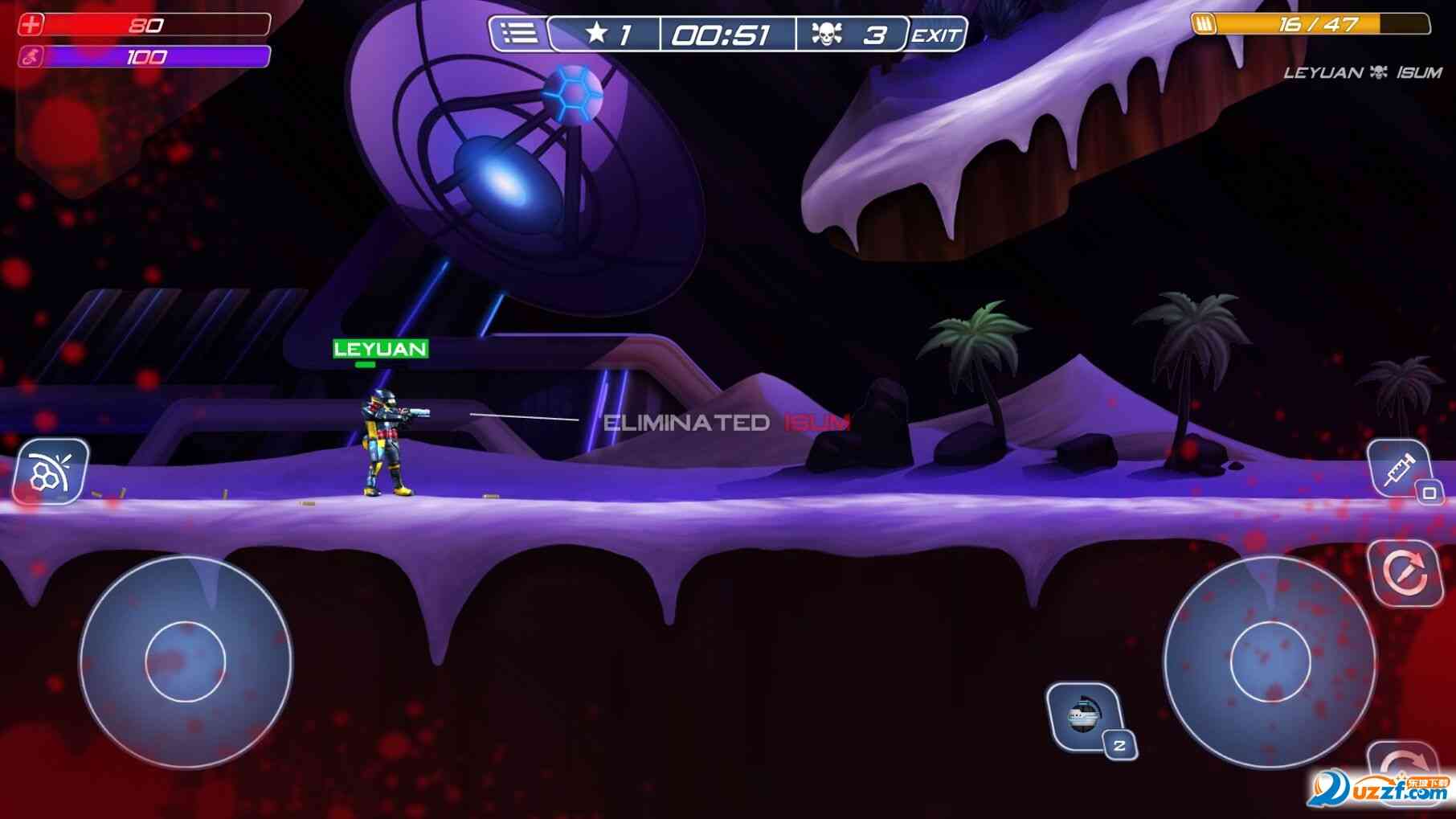The image size is (1456, 819).
Task: Use the syringe health kit
Action: coord(1400,469)
